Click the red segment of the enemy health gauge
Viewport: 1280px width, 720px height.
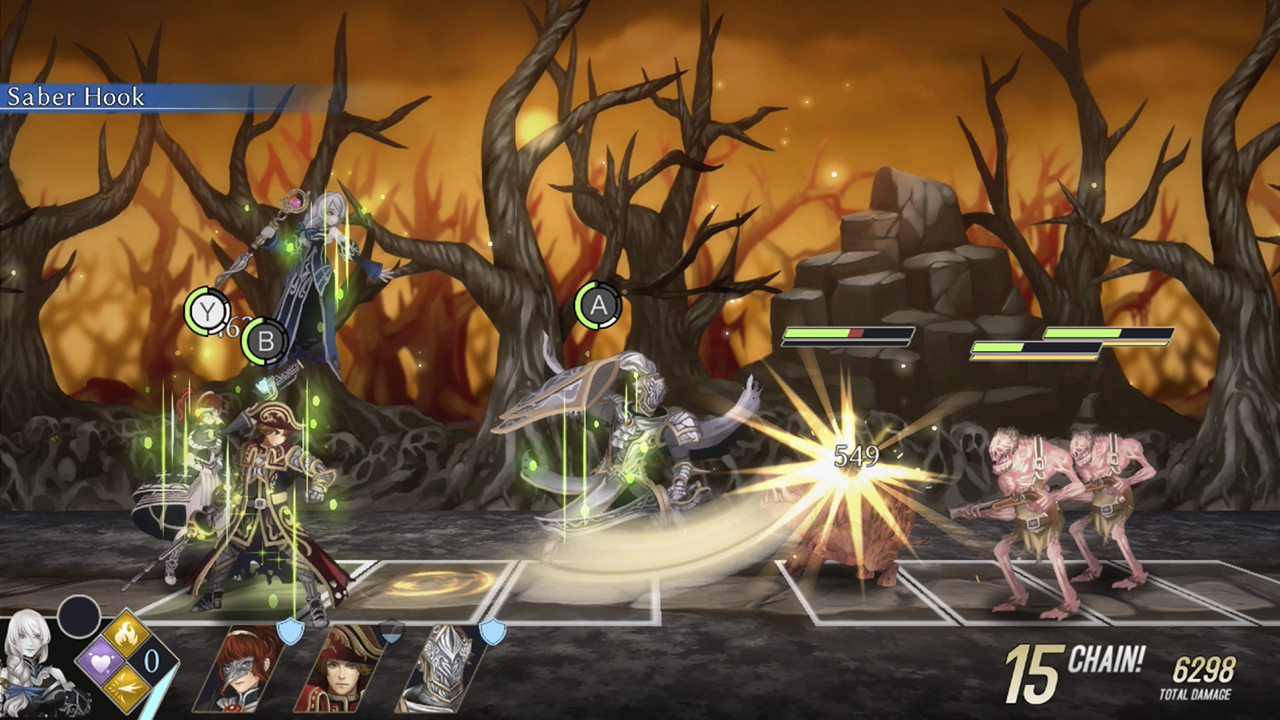point(857,332)
